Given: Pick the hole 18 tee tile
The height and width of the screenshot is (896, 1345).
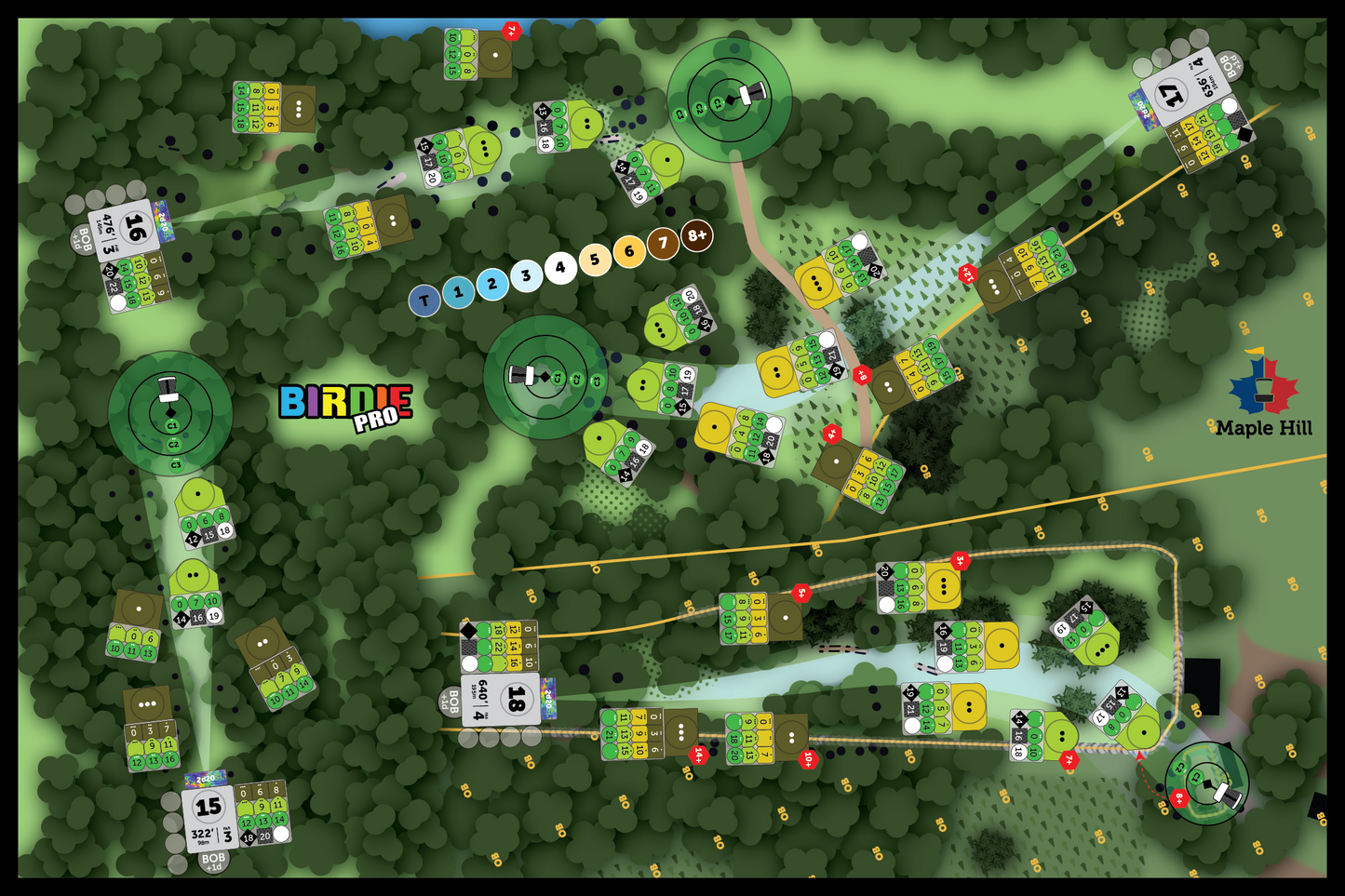Looking at the screenshot, I should [x=503, y=700].
